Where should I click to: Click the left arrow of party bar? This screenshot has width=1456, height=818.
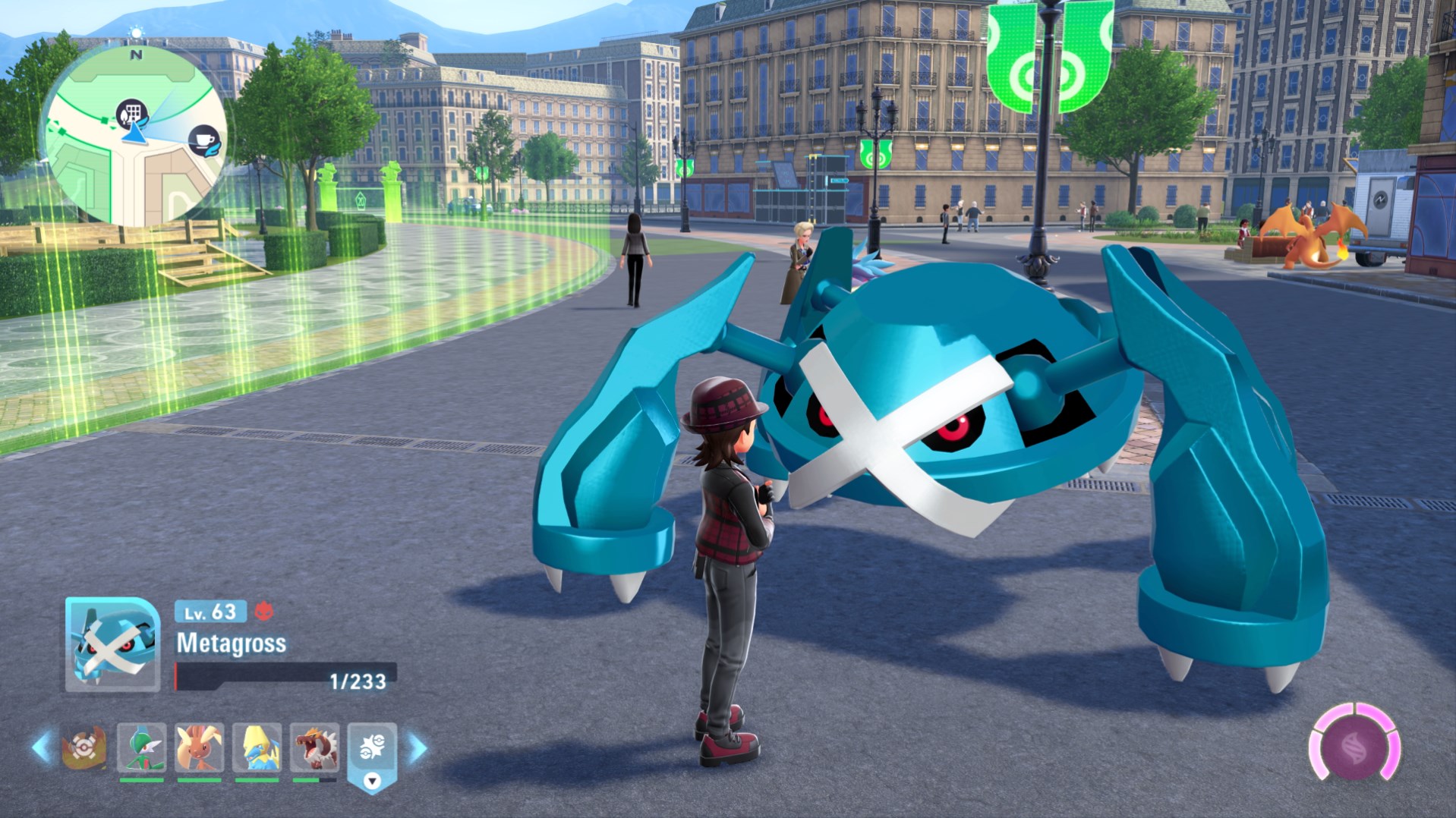pyautogui.click(x=41, y=747)
